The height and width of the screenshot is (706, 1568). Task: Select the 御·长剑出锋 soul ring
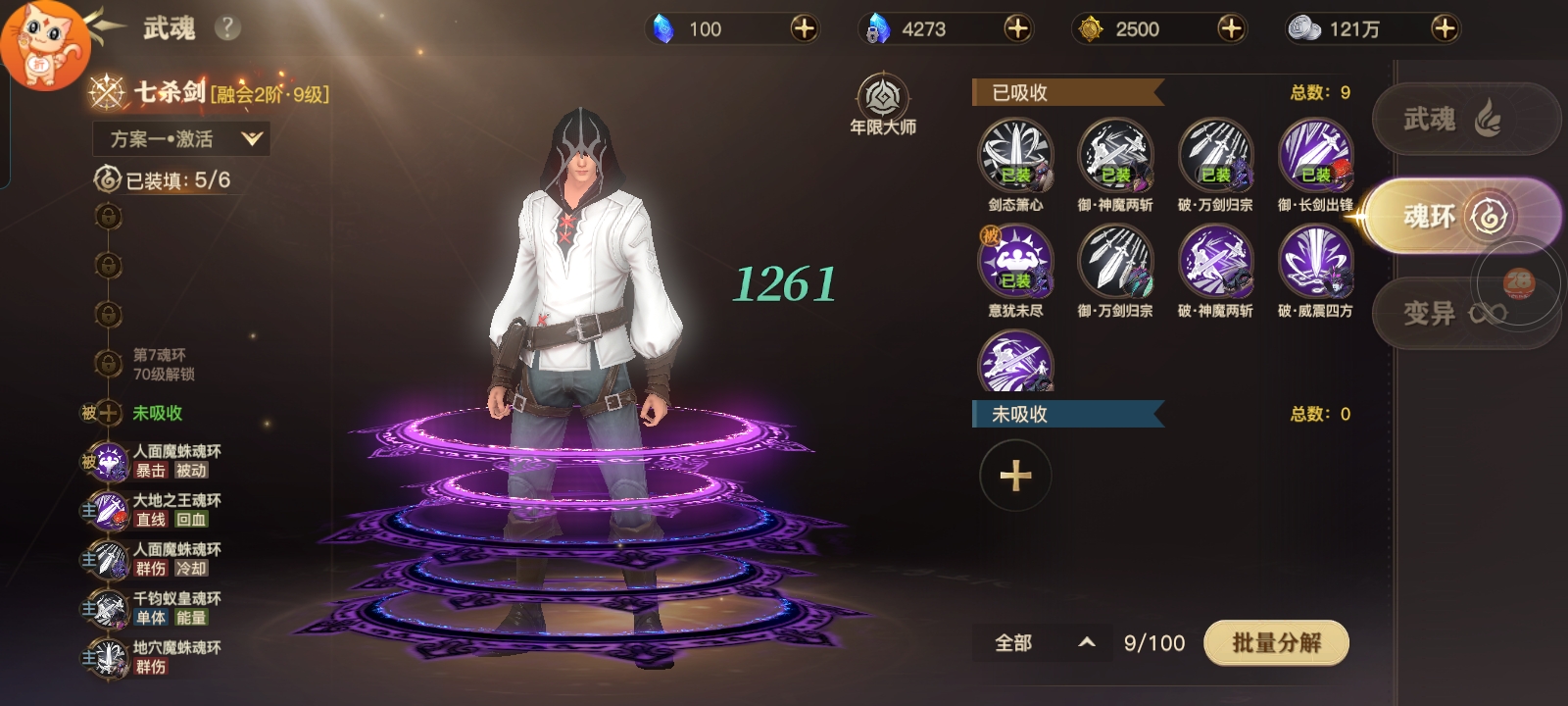pos(1315,156)
